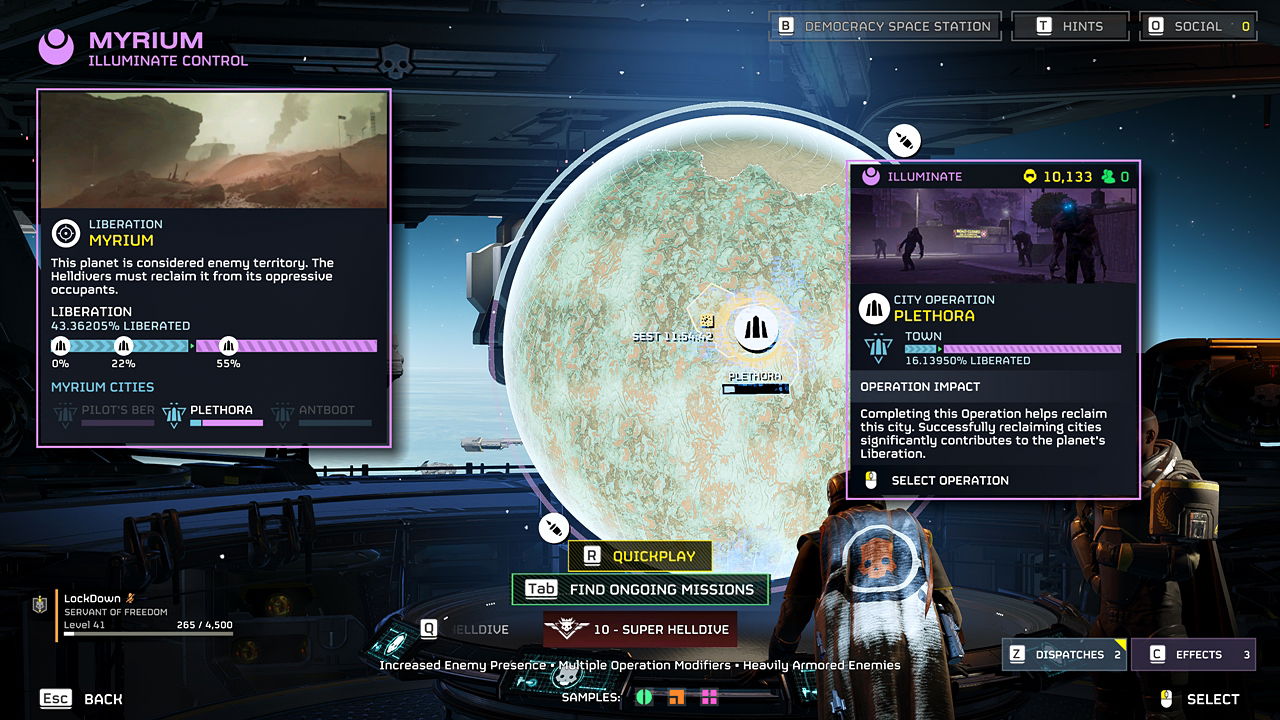Open the Hints menu
1280x720 pixels.
pos(1070,26)
